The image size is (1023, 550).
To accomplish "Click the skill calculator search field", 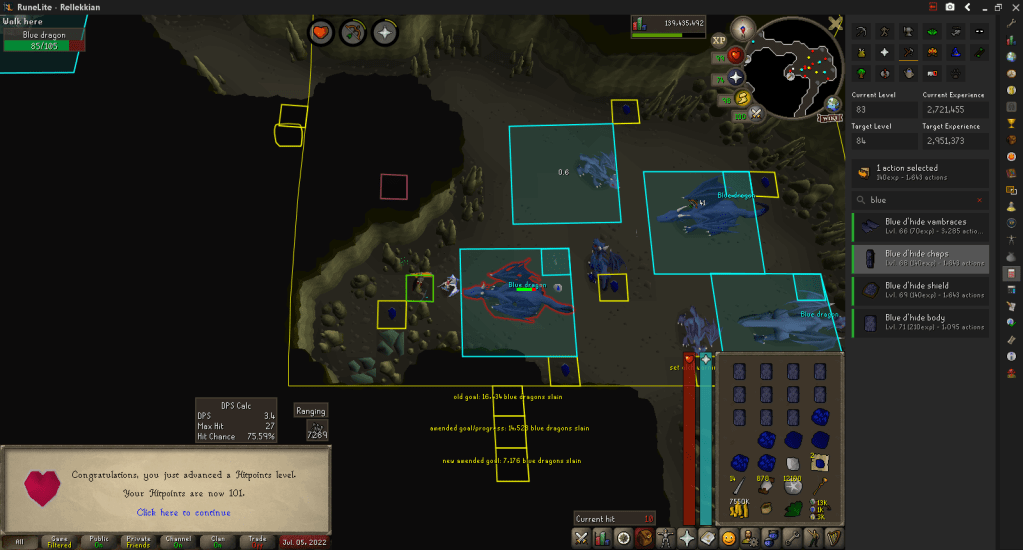I will (x=920, y=199).
